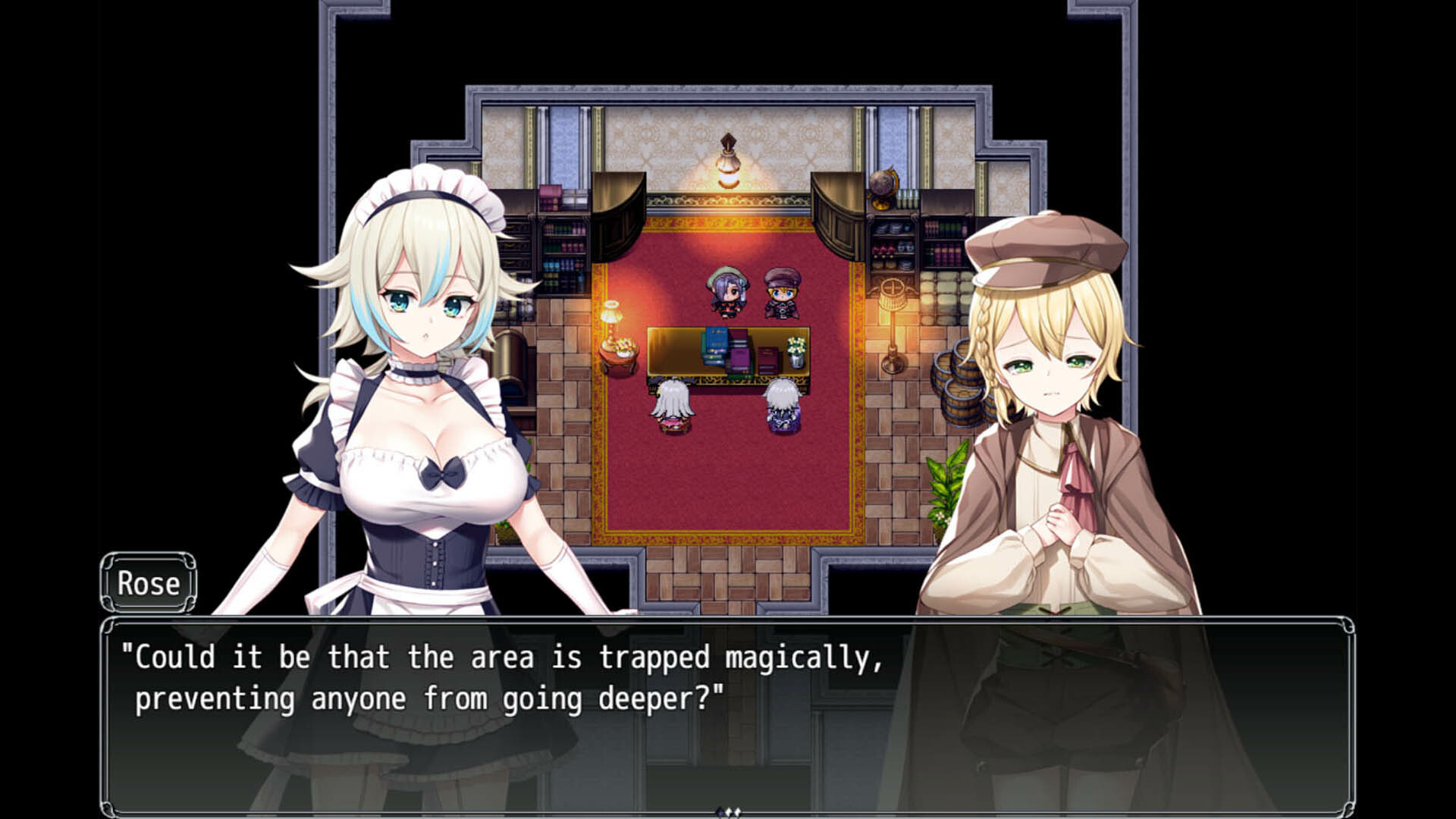Select the purple-haired character sprite in the study
Image resolution: width=1456 pixels, height=819 pixels.
pyautogui.click(x=728, y=292)
